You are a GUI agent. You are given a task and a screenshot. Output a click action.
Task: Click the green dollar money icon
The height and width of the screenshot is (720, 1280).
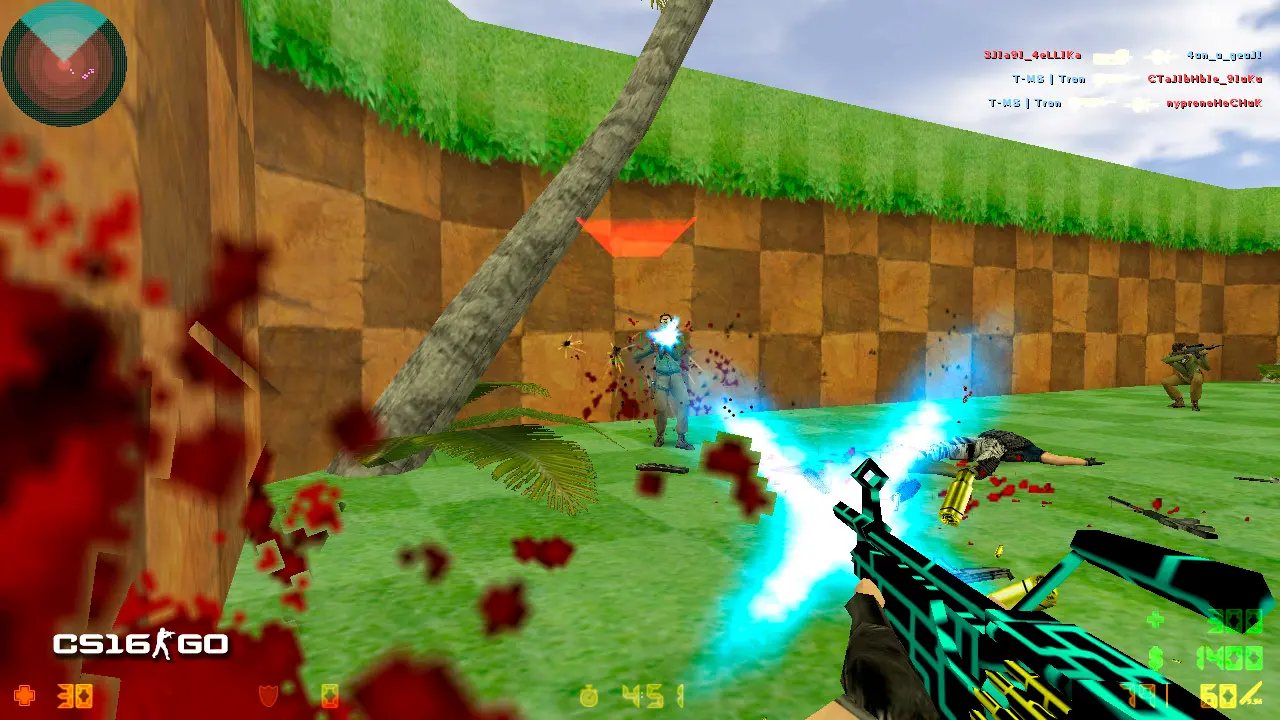click(1155, 658)
